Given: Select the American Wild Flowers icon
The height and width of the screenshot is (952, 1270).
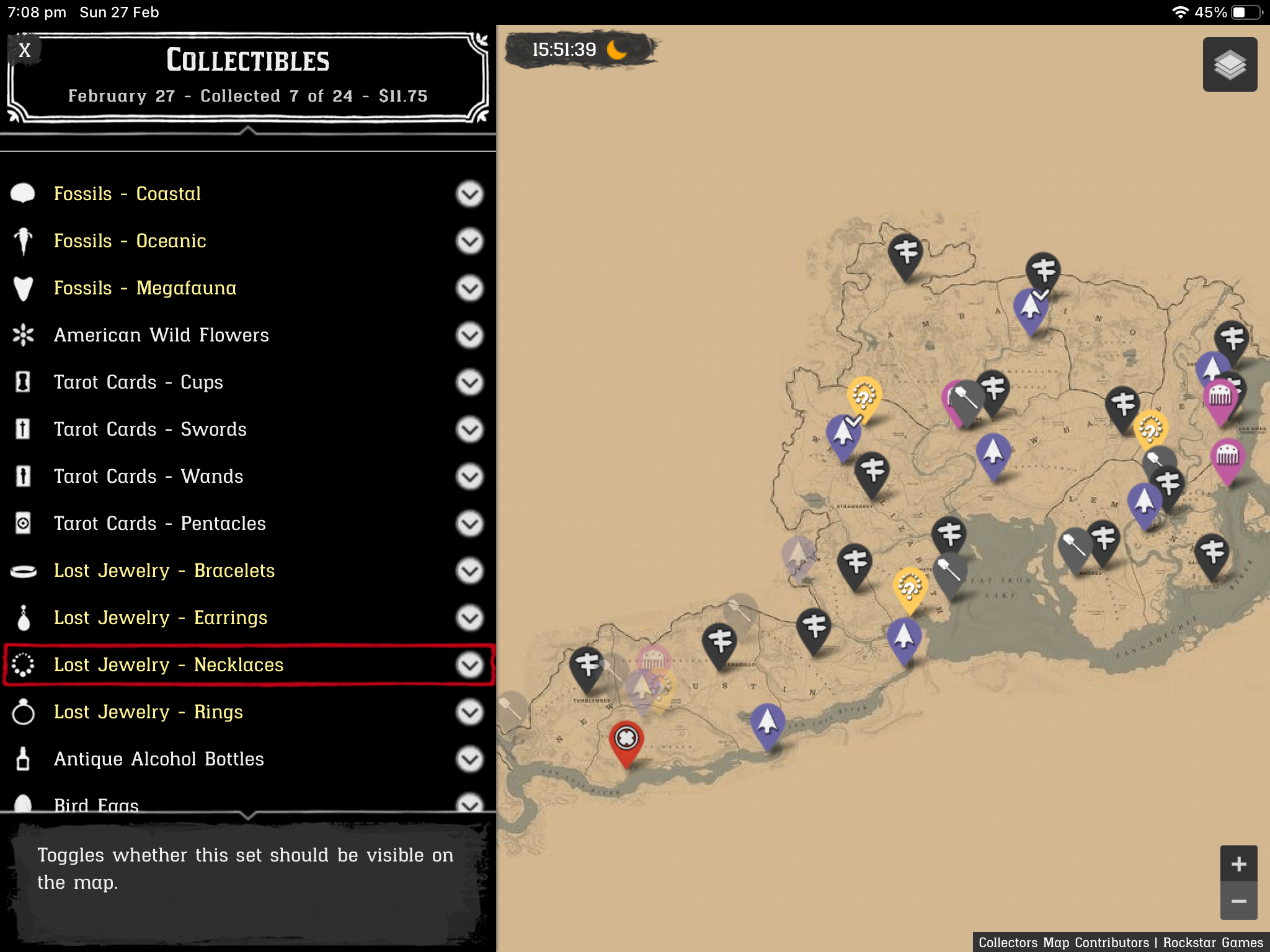Looking at the screenshot, I should pos(22,335).
